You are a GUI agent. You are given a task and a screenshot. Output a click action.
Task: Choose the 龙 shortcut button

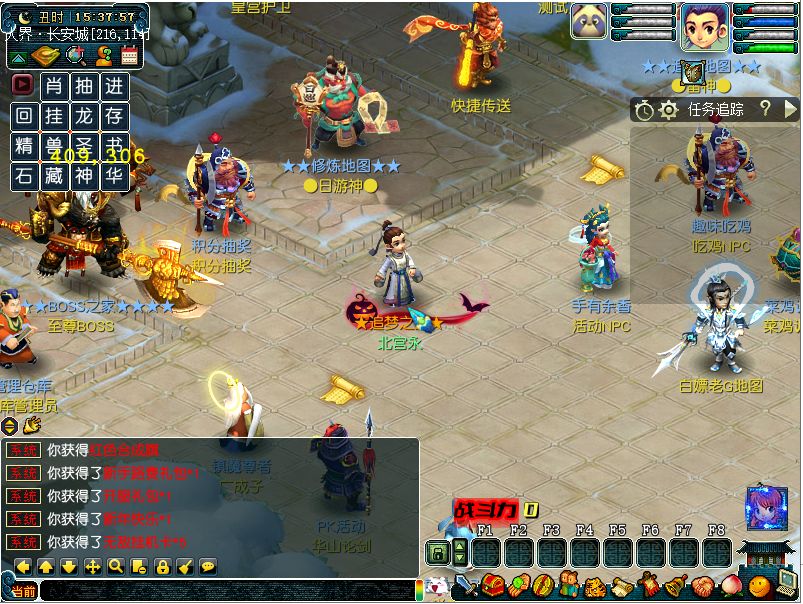click(84, 116)
